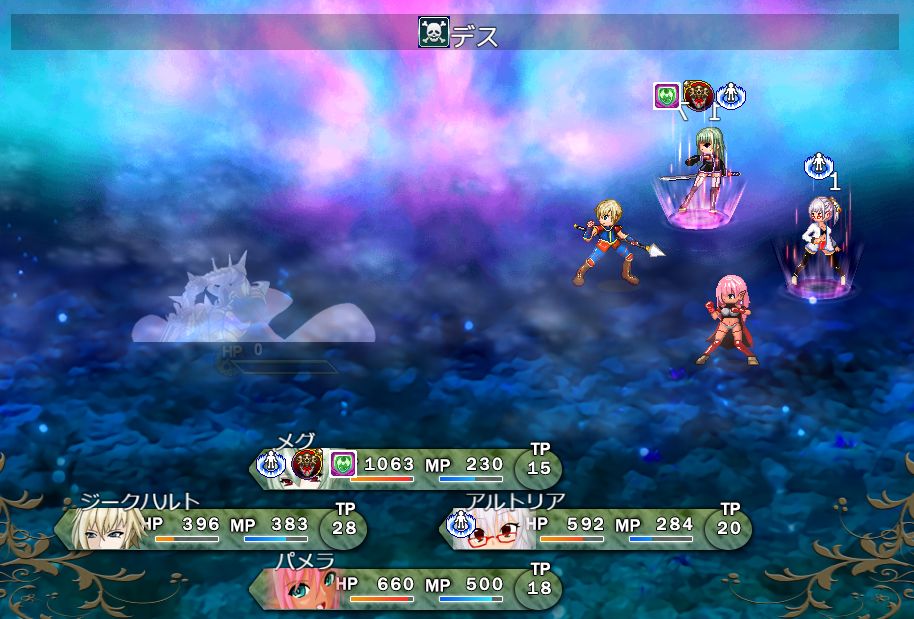
Task: Click the skull icon beside デス
Action: (433, 33)
